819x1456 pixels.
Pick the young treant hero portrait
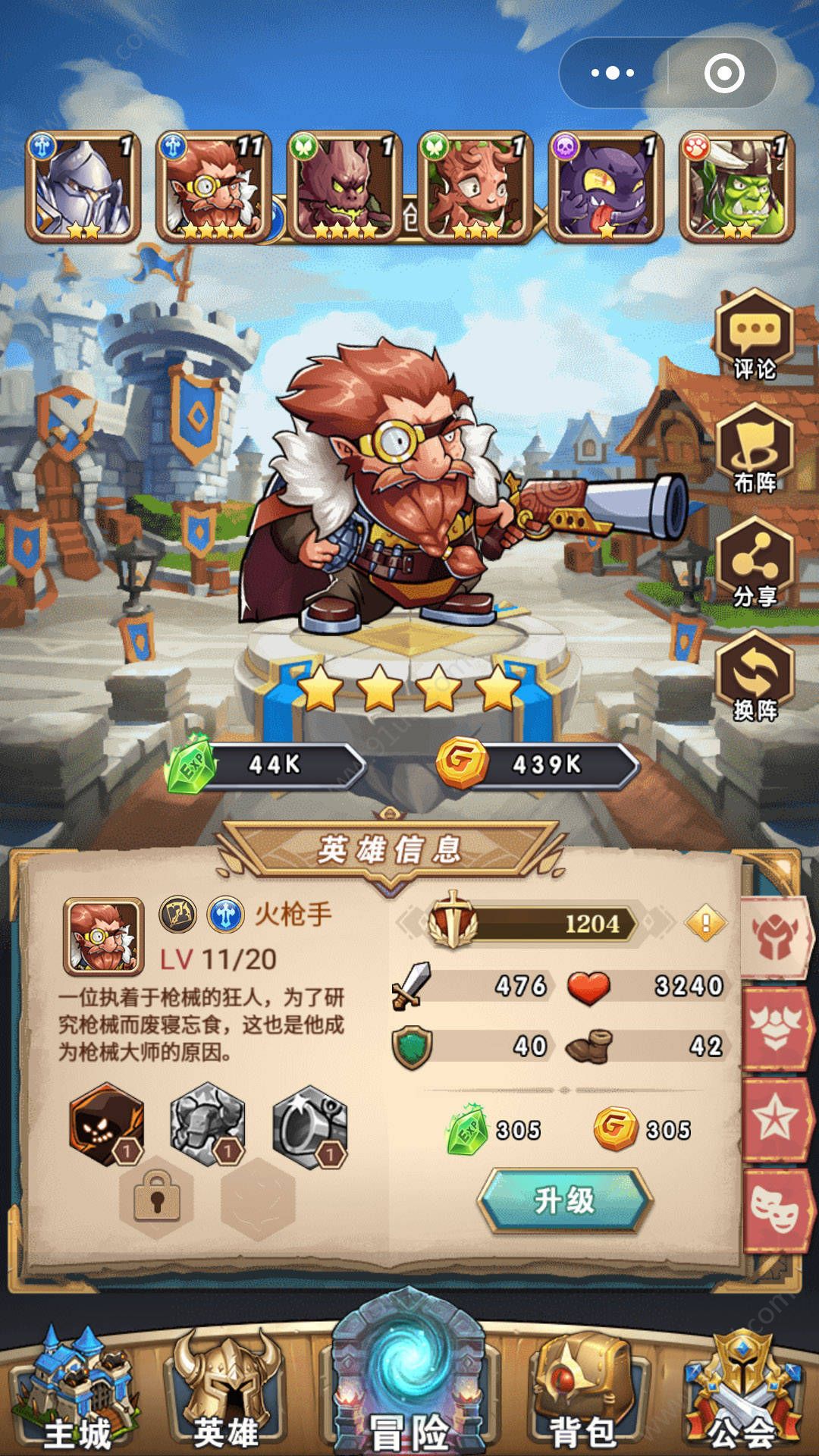point(475,187)
